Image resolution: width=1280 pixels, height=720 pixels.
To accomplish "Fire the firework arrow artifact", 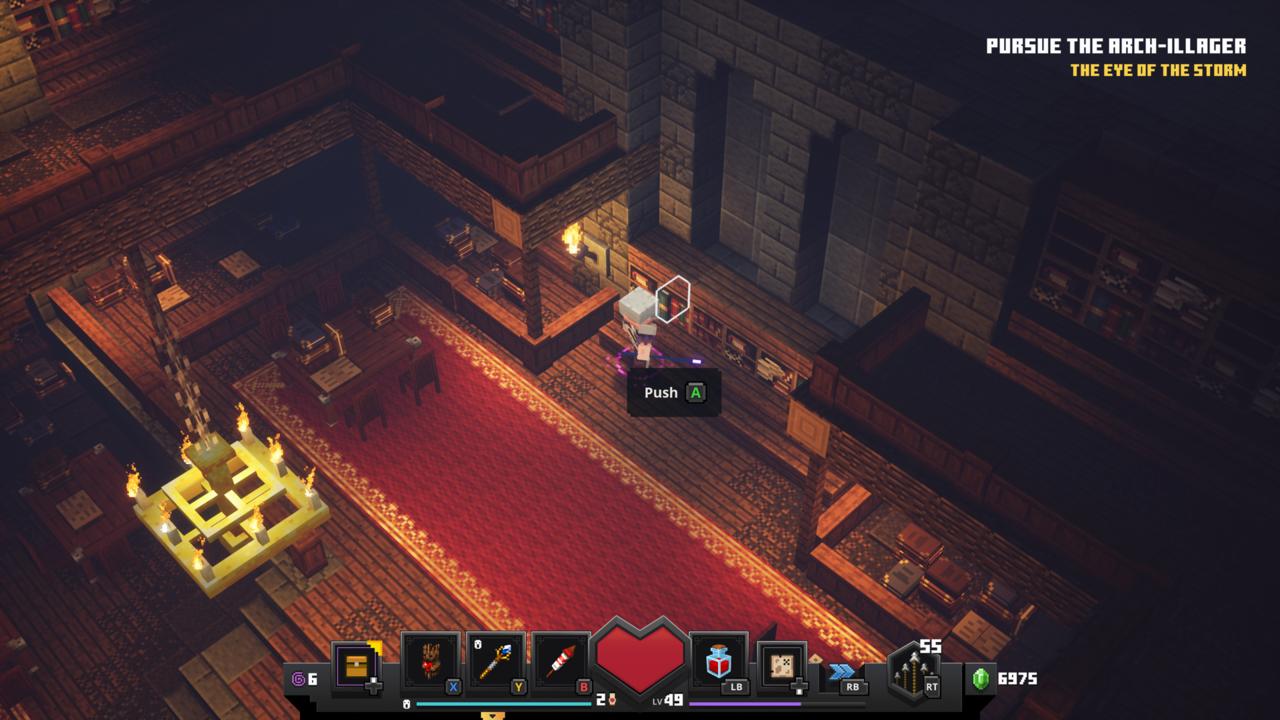I will pos(561,661).
